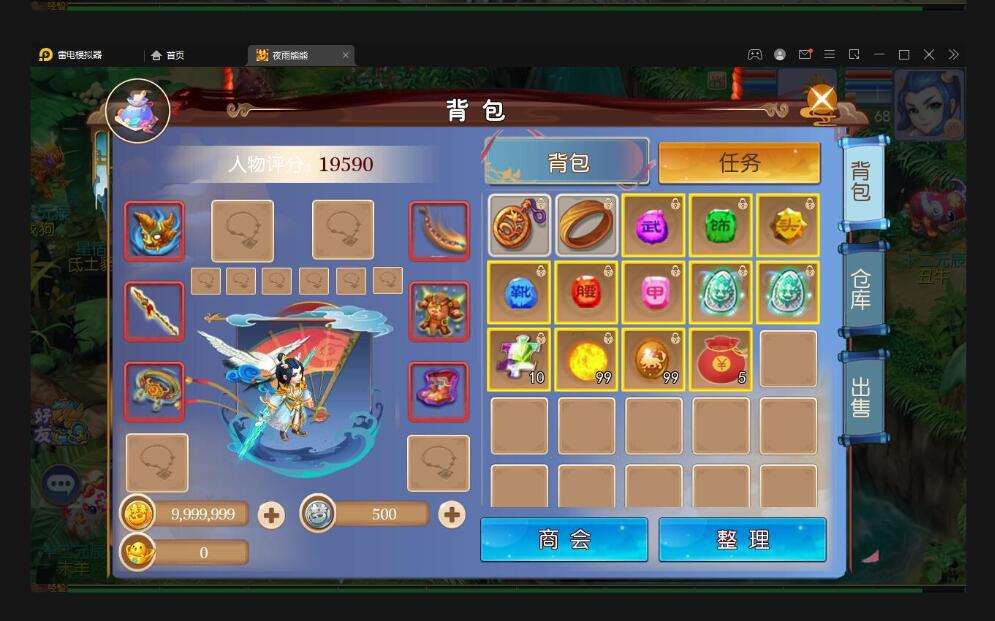Select the puzzle piece item stack
The height and width of the screenshot is (621, 995).
(519, 359)
